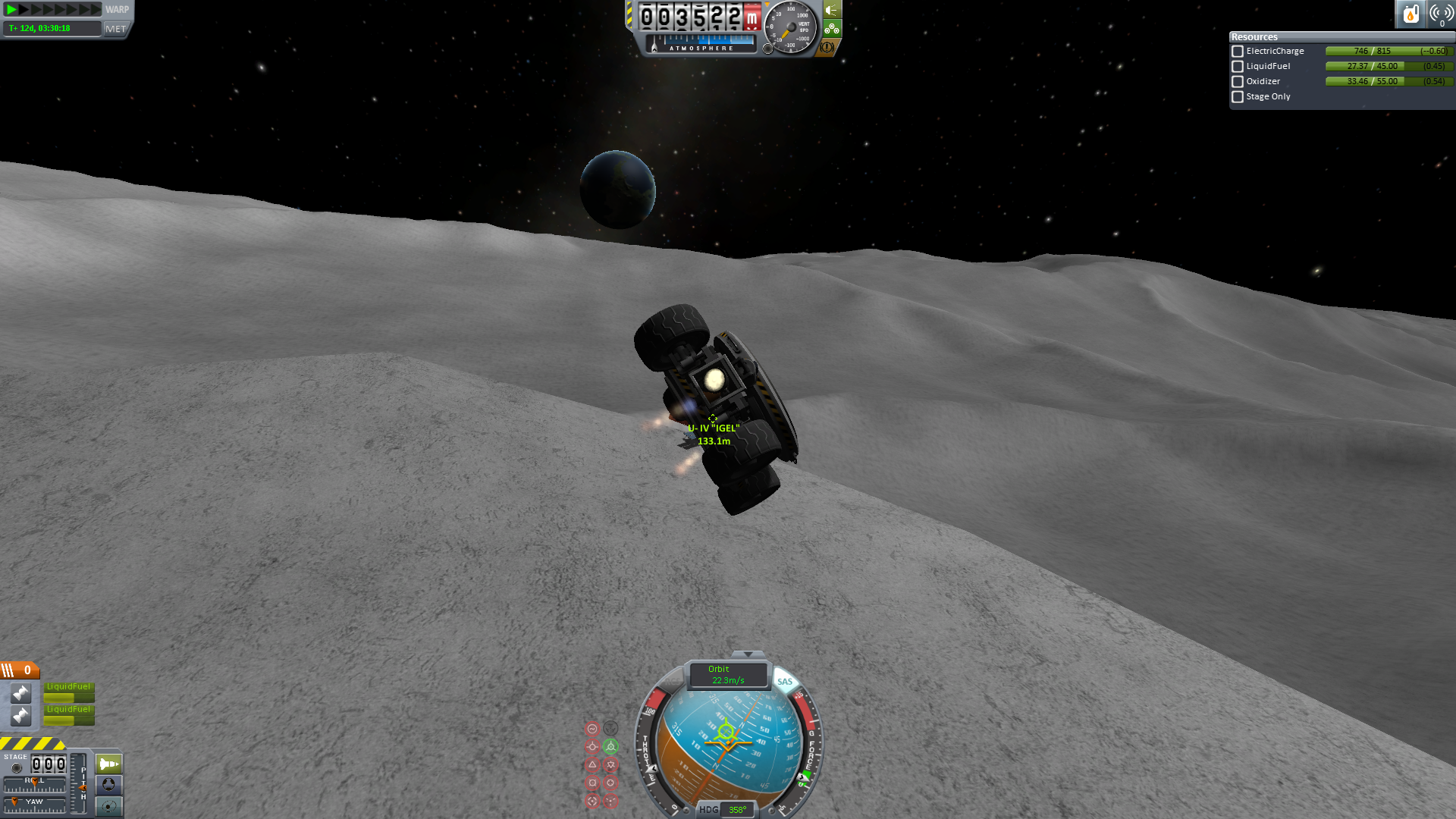Image resolution: width=1456 pixels, height=819 pixels.
Task: Collapse the navball with the arrow tab
Action: (748, 654)
